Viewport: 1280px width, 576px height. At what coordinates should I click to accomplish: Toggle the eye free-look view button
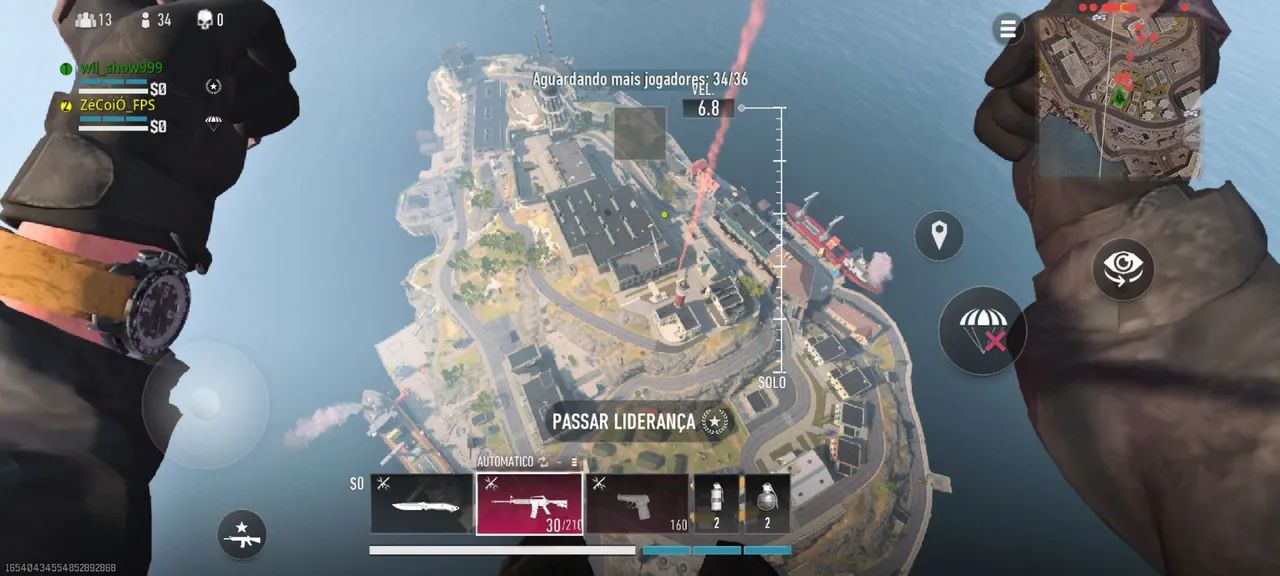point(1123,269)
